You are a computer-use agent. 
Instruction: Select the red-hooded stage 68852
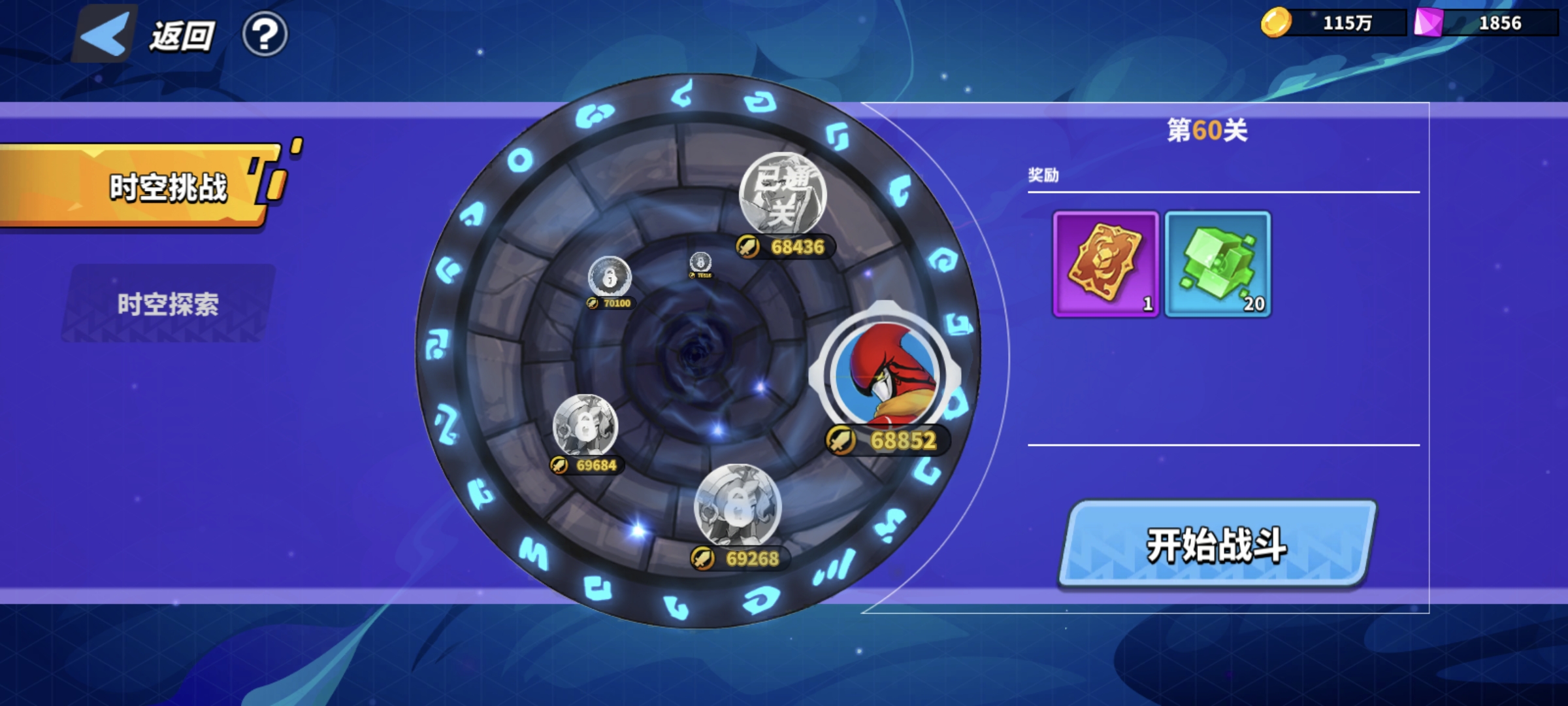884,374
